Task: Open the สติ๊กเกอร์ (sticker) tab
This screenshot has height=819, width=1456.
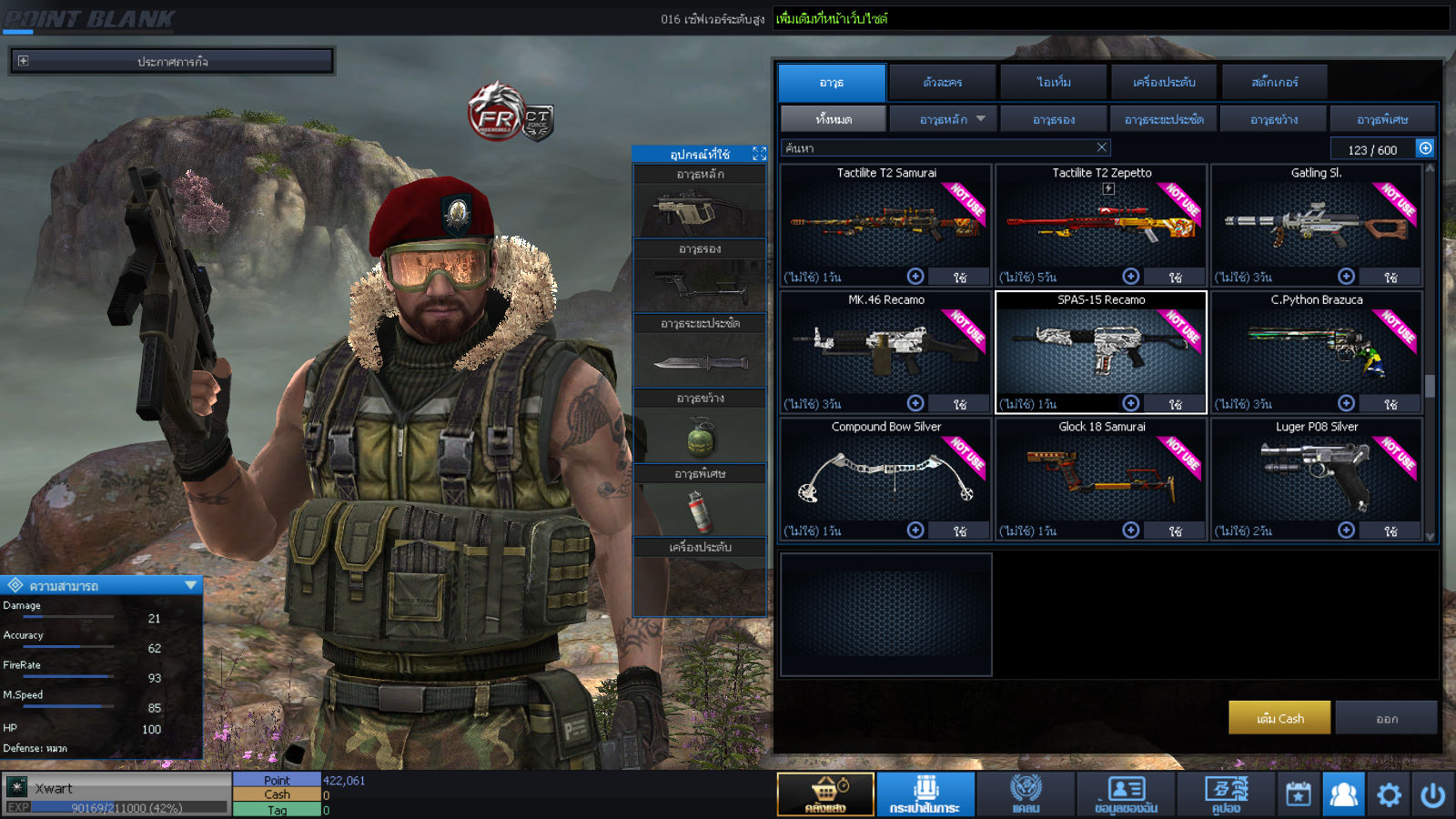Action: [1274, 83]
